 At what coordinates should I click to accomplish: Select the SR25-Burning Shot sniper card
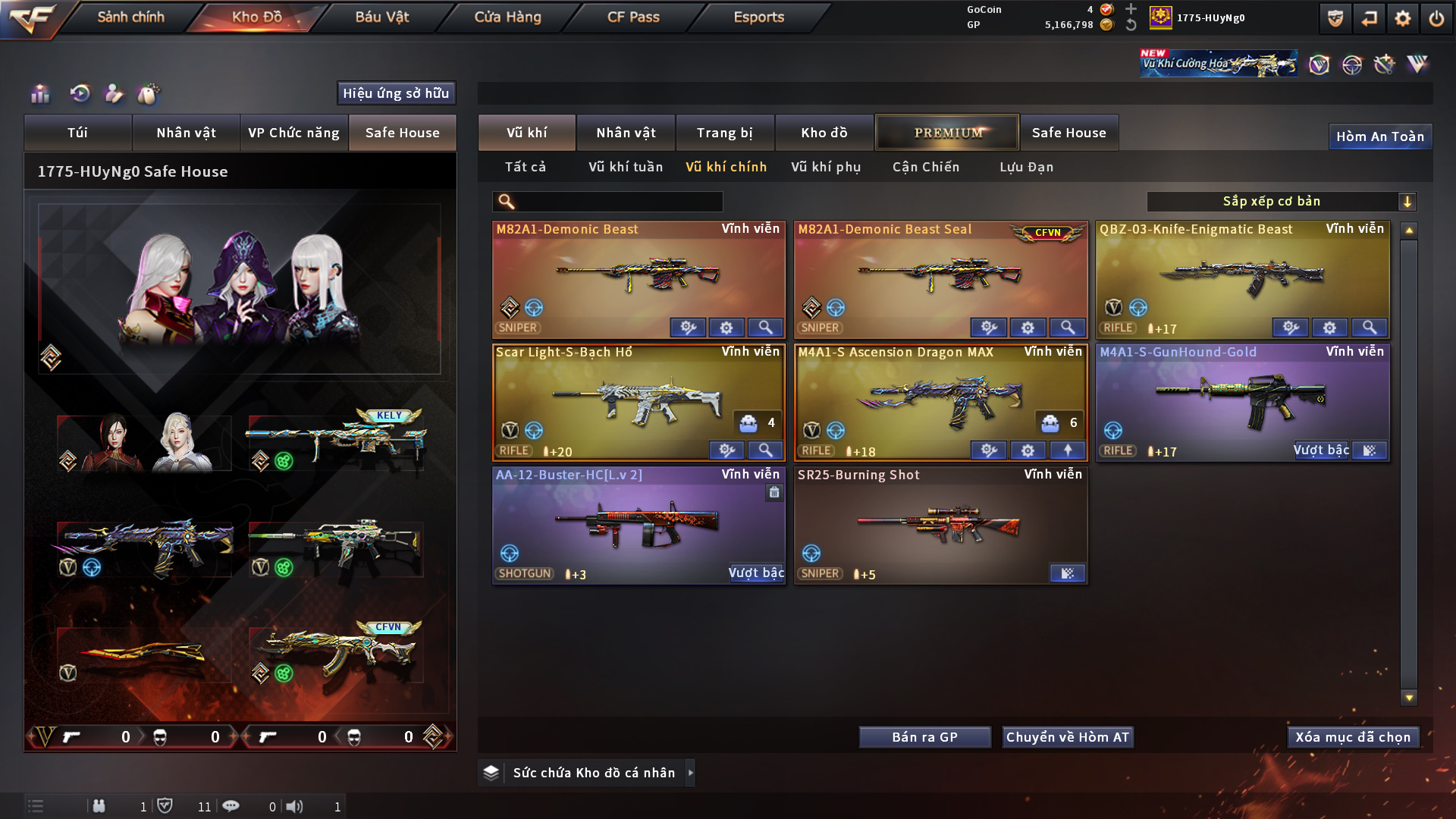(940, 523)
